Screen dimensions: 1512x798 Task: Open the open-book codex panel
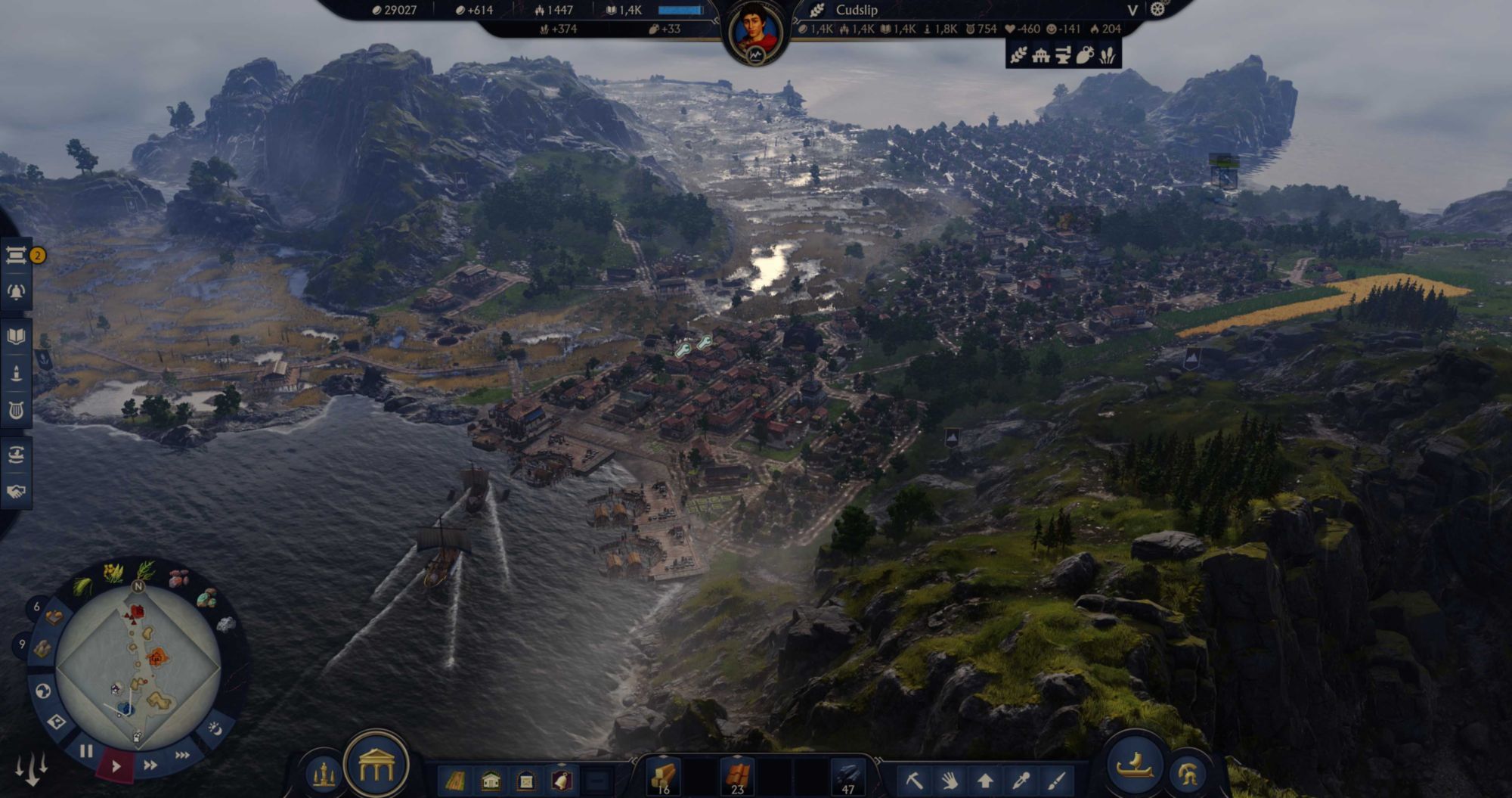tap(16, 337)
